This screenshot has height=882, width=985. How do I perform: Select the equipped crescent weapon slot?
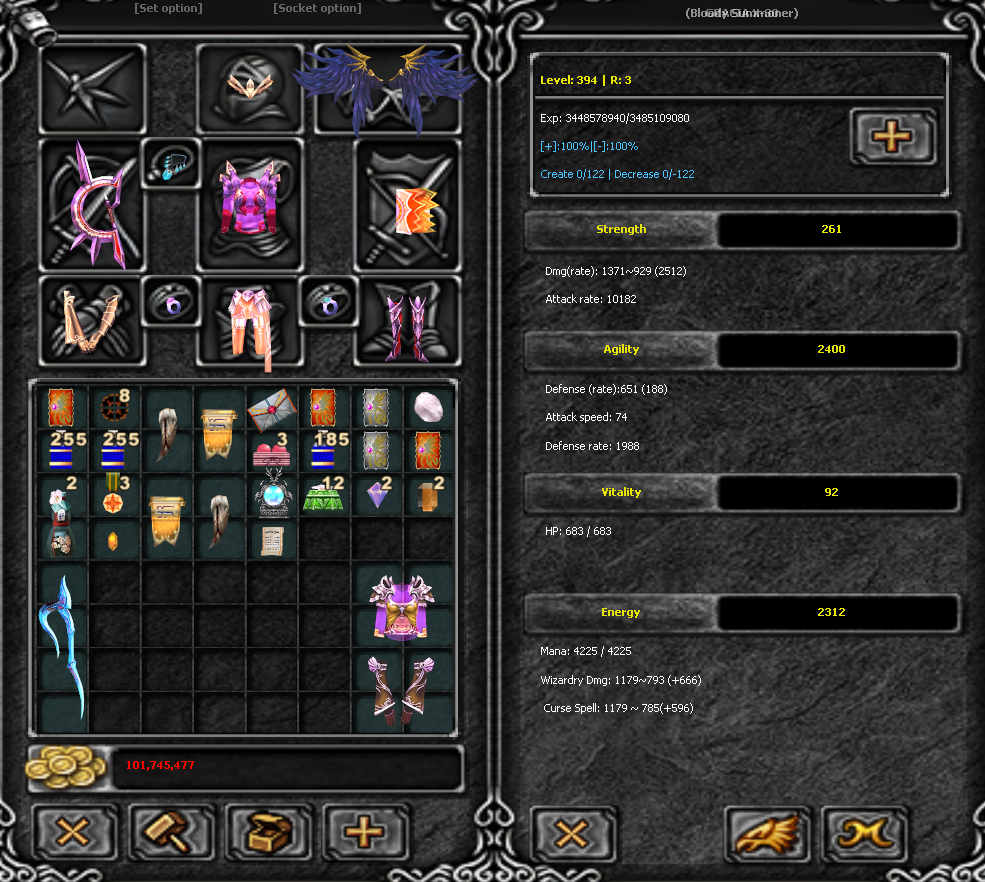click(90, 204)
